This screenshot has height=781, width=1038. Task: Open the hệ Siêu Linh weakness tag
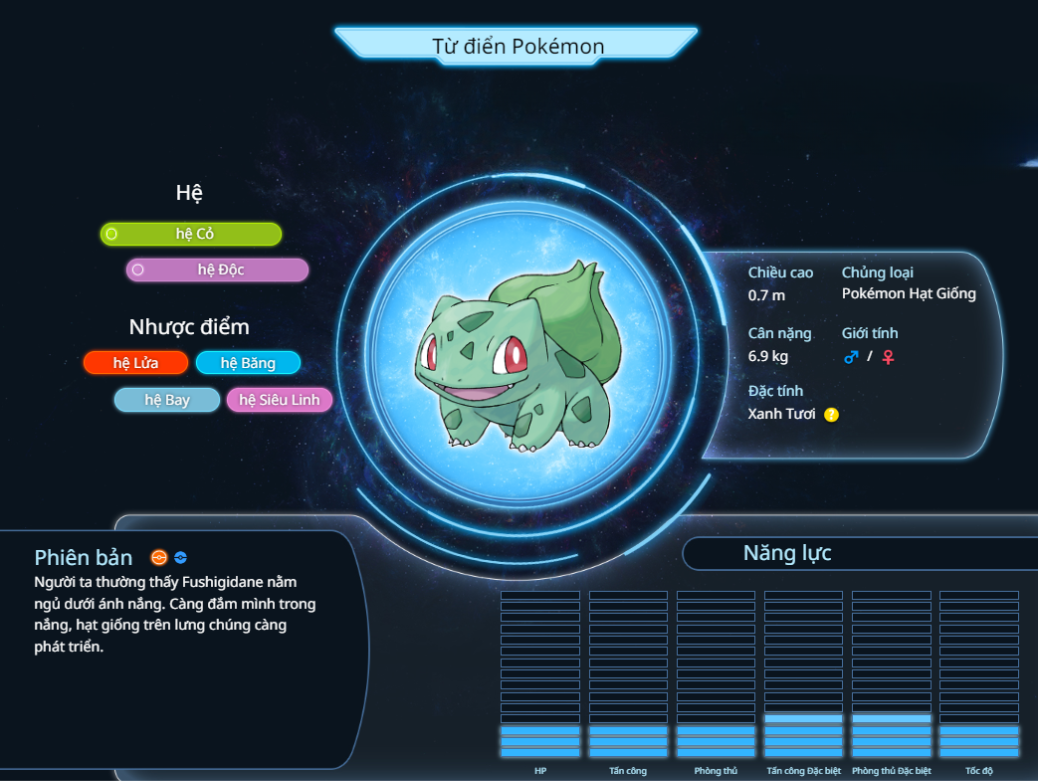[x=279, y=400]
